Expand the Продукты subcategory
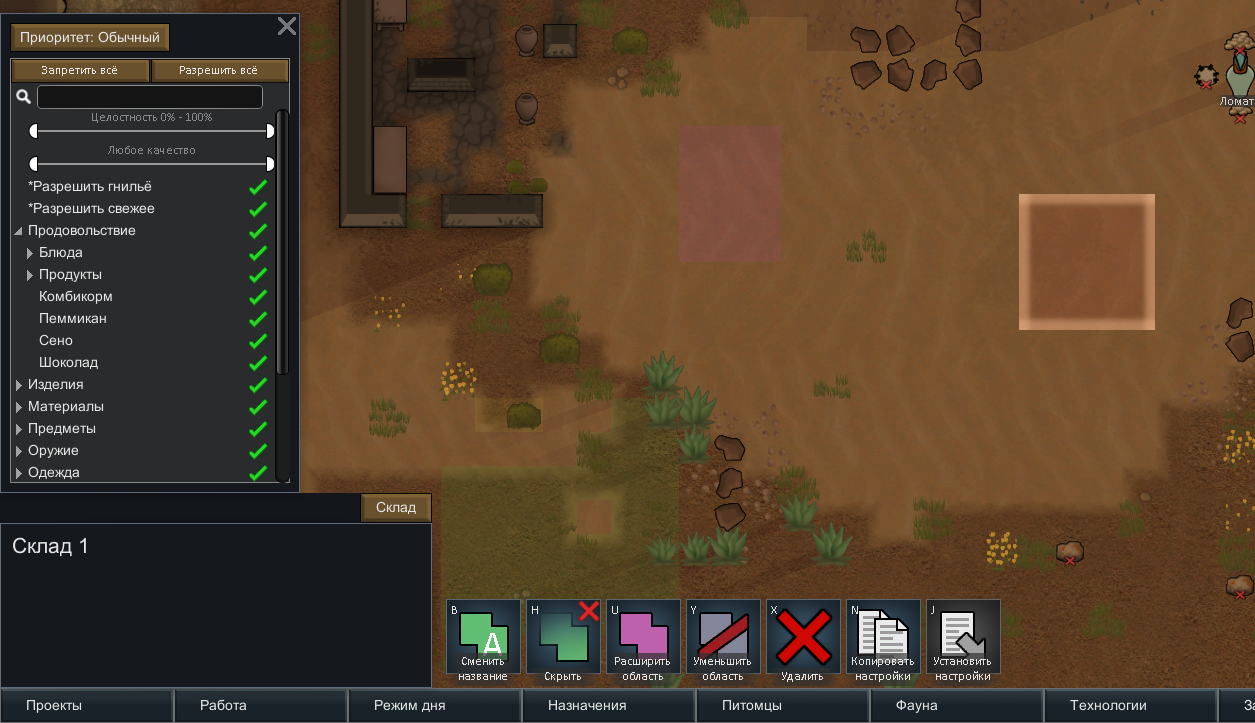This screenshot has height=723, width=1255. [30, 275]
